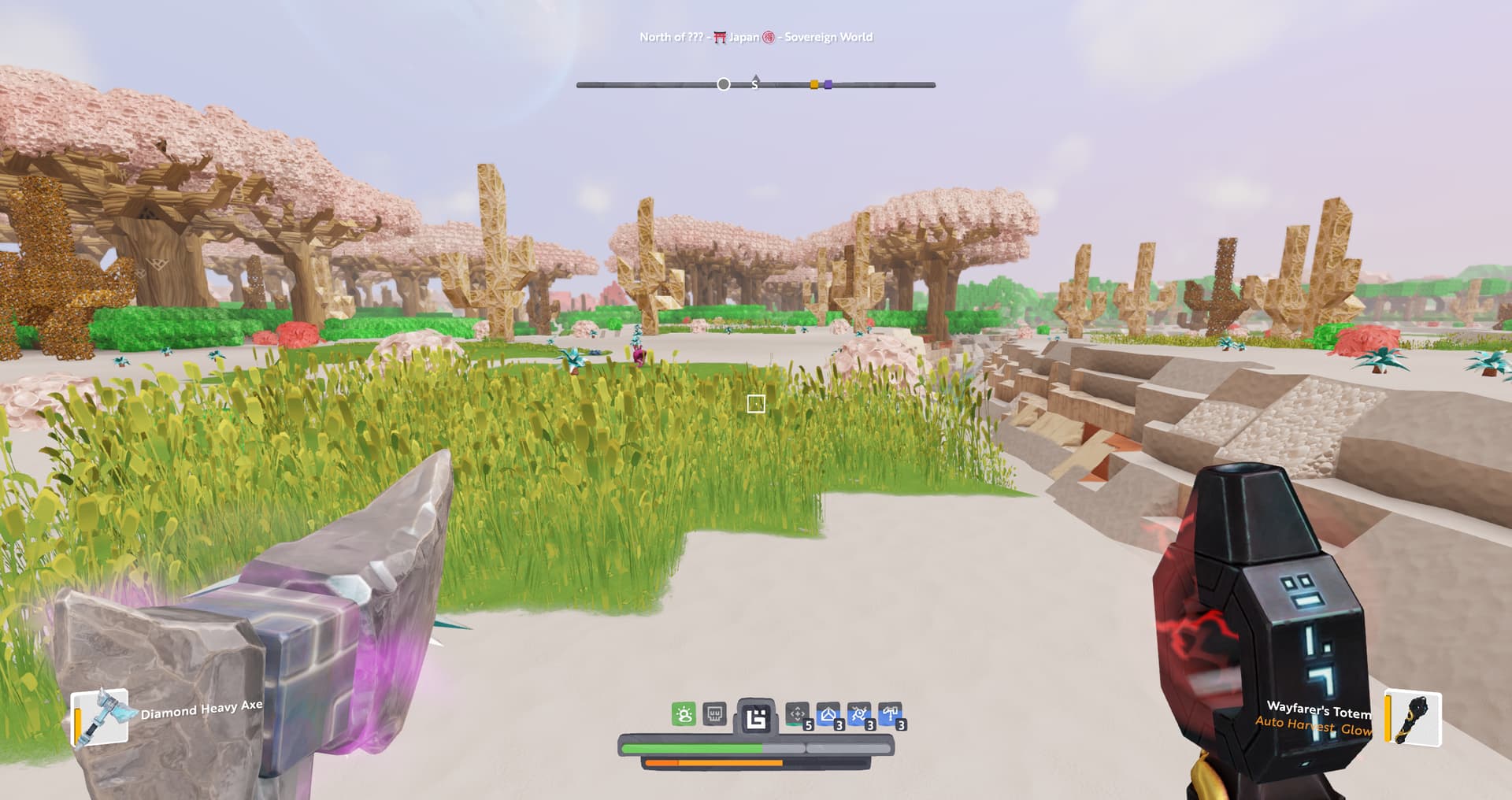Click the green glowing-character status icon
Image resolution: width=1512 pixels, height=800 pixels.
684,715
